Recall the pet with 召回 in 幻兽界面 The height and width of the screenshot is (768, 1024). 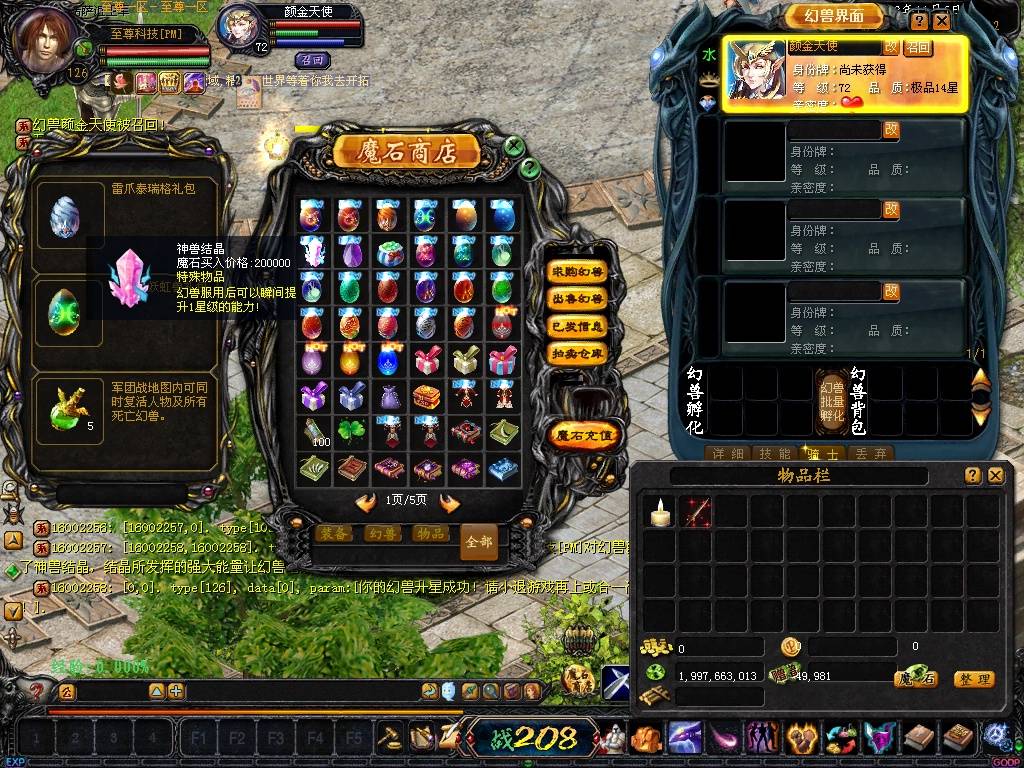pyautogui.click(x=918, y=47)
